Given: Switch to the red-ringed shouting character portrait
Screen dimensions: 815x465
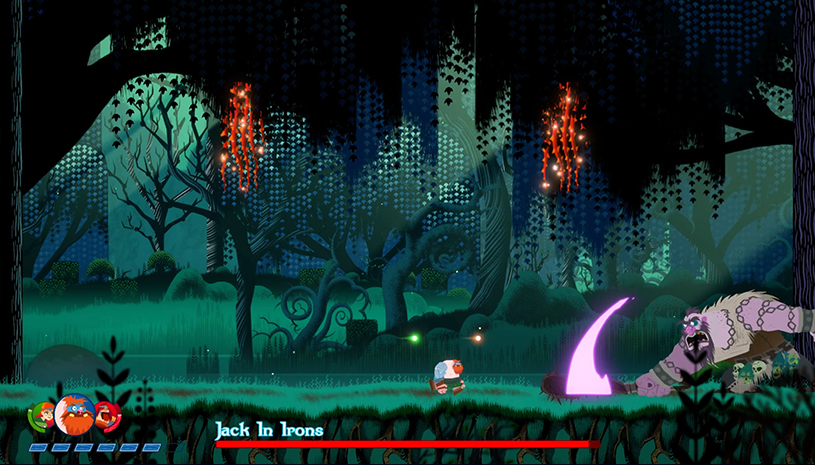Looking at the screenshot, I should click(x=106, y=414).
